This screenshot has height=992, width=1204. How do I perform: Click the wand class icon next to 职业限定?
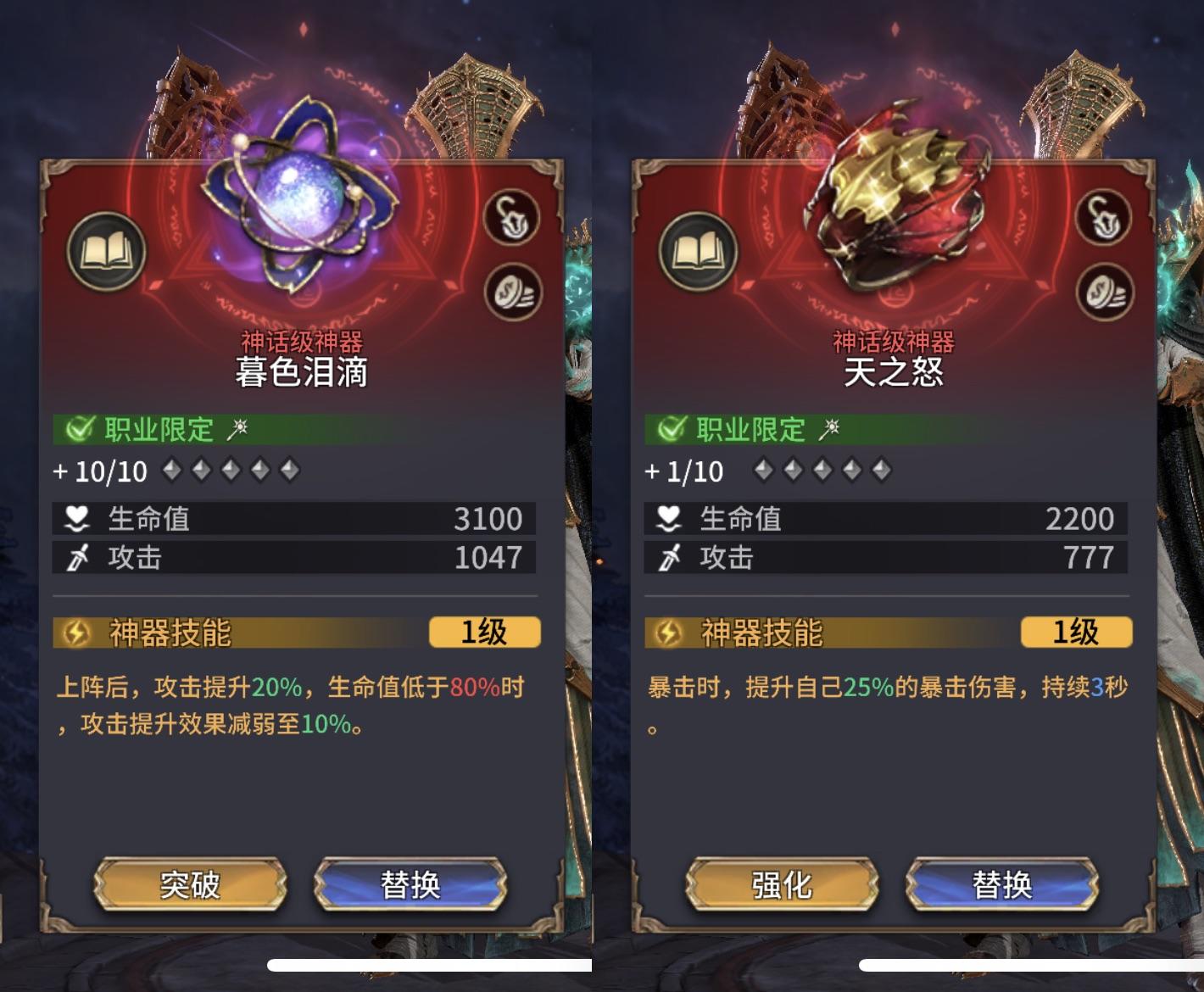pyautogui.click(x=240, y=430)
